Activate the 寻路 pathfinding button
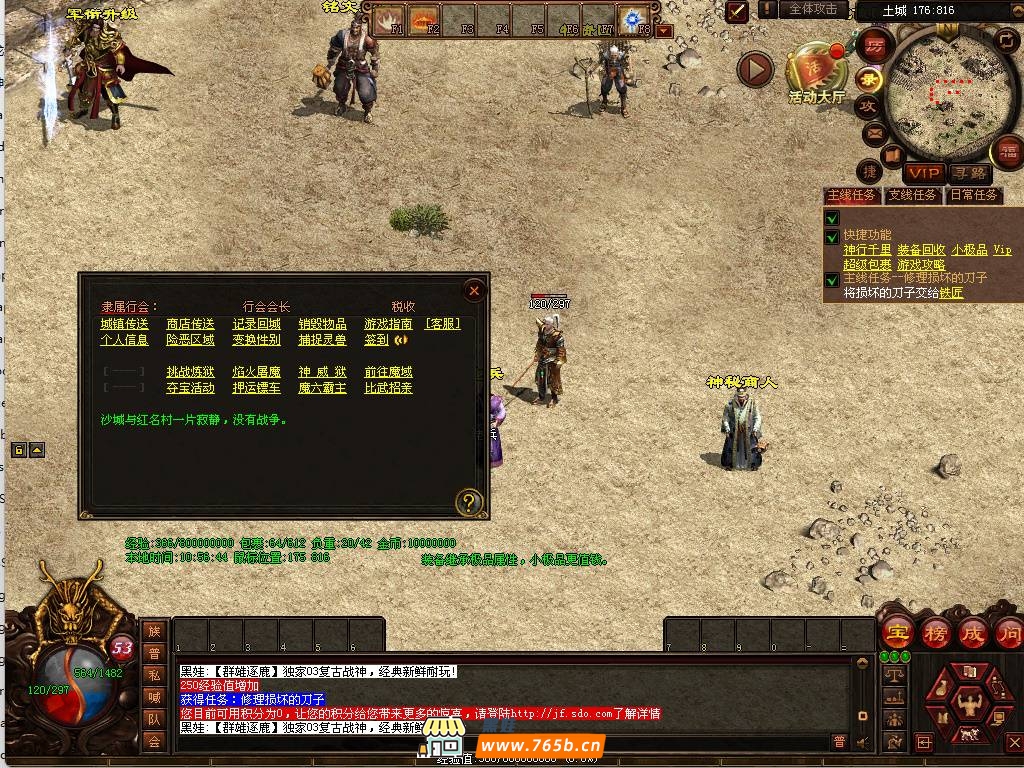1024x768 pixels. (x=967, y=173)
